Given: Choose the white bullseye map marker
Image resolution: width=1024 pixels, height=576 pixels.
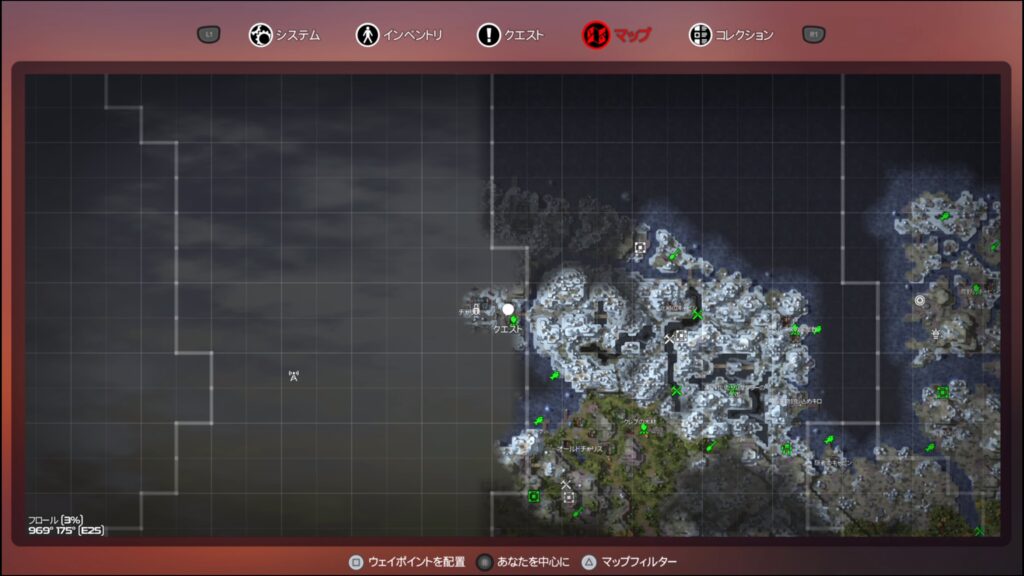Looking at the screenshot, I should click(x=920, y=300).
